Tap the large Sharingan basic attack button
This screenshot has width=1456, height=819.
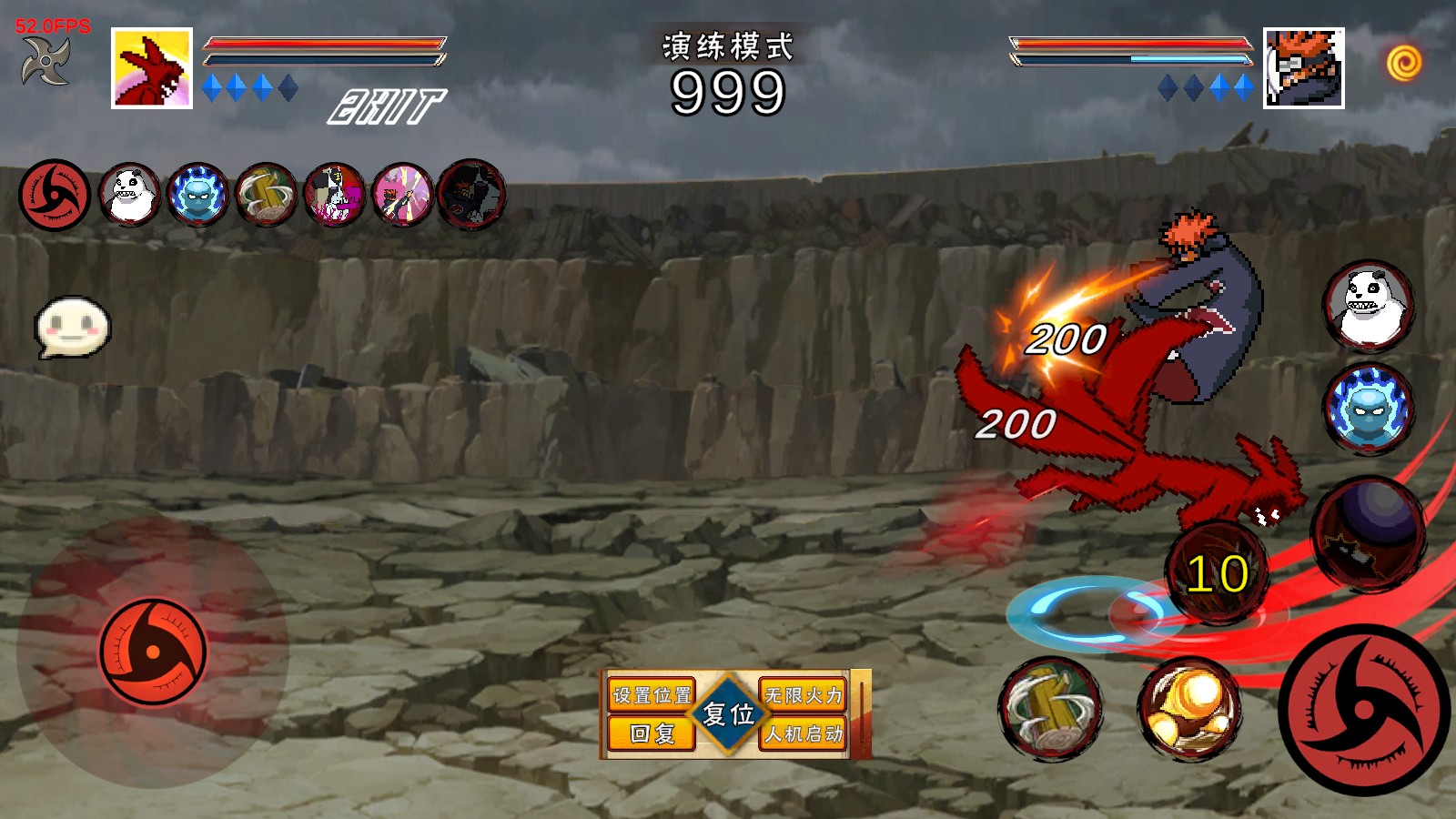1363,709
